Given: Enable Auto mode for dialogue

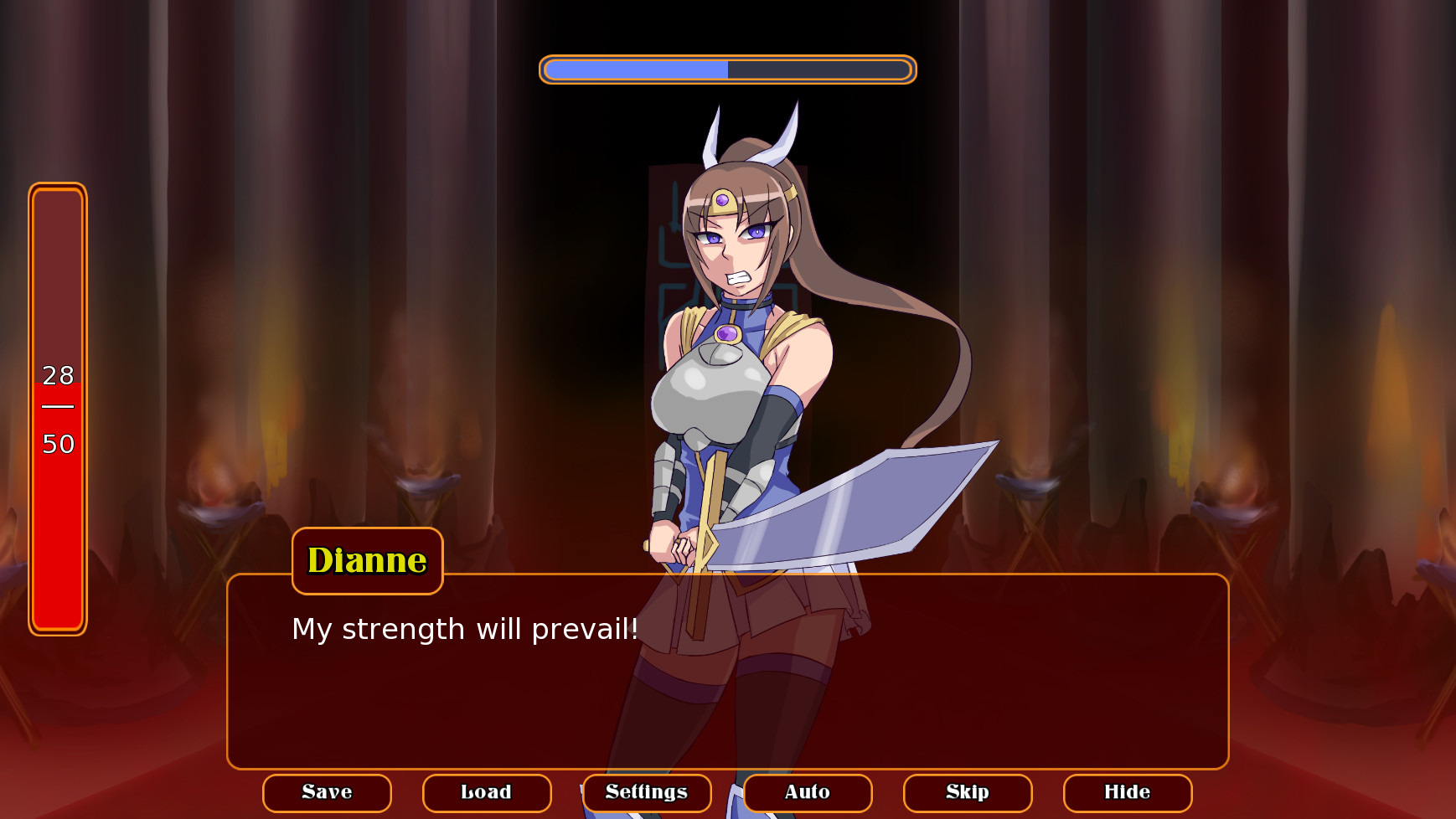Looking at the screenshot, I should [807, 792].
